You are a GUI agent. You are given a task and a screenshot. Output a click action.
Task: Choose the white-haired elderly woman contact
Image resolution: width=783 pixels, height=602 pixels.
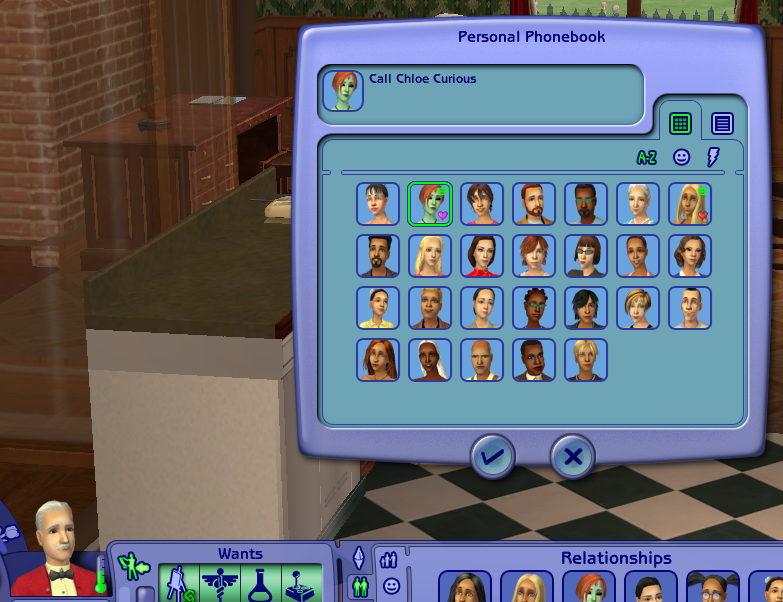[x=638, y=204]
